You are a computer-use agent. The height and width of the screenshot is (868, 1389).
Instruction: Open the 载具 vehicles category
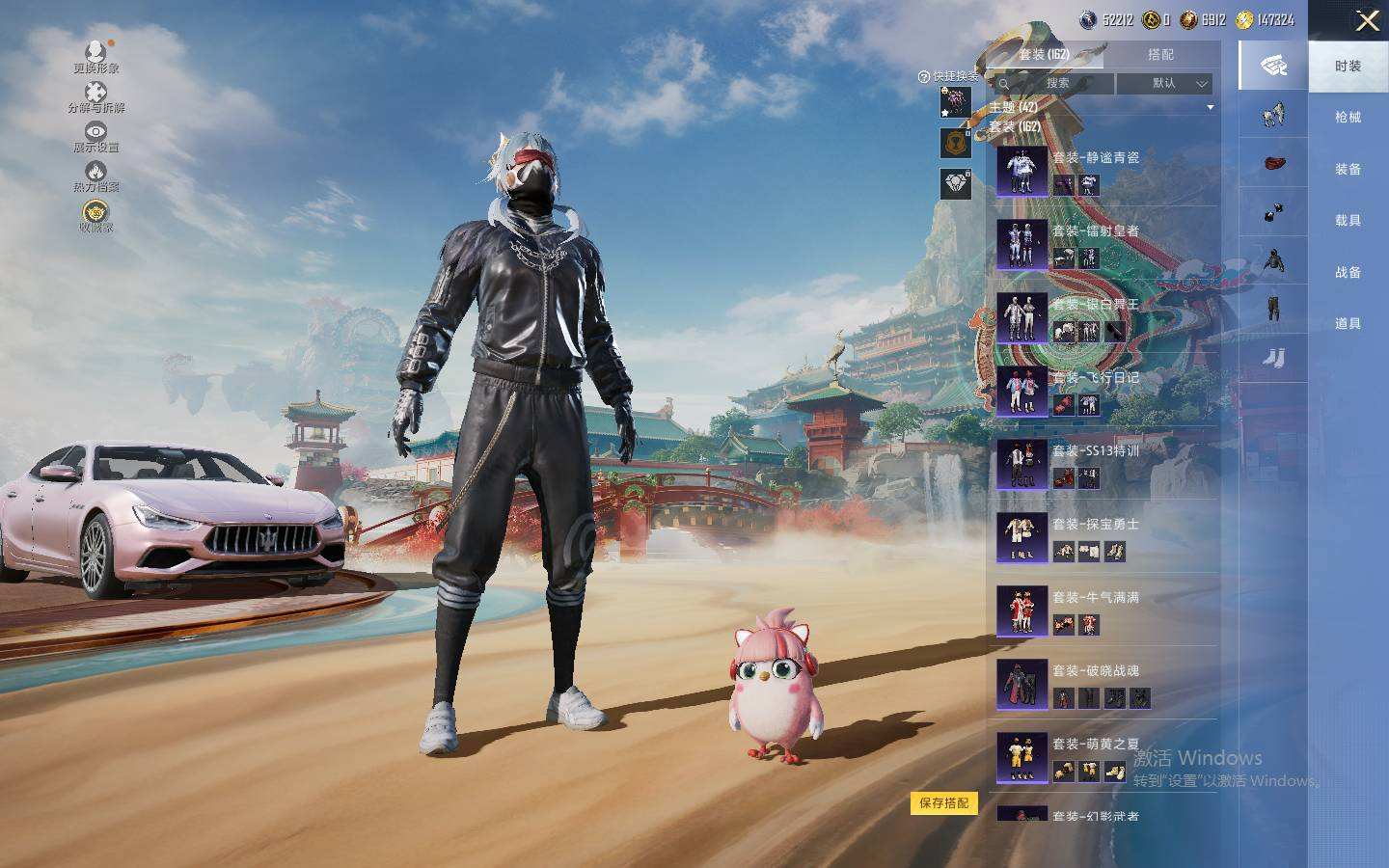[x=1348, y=221]
